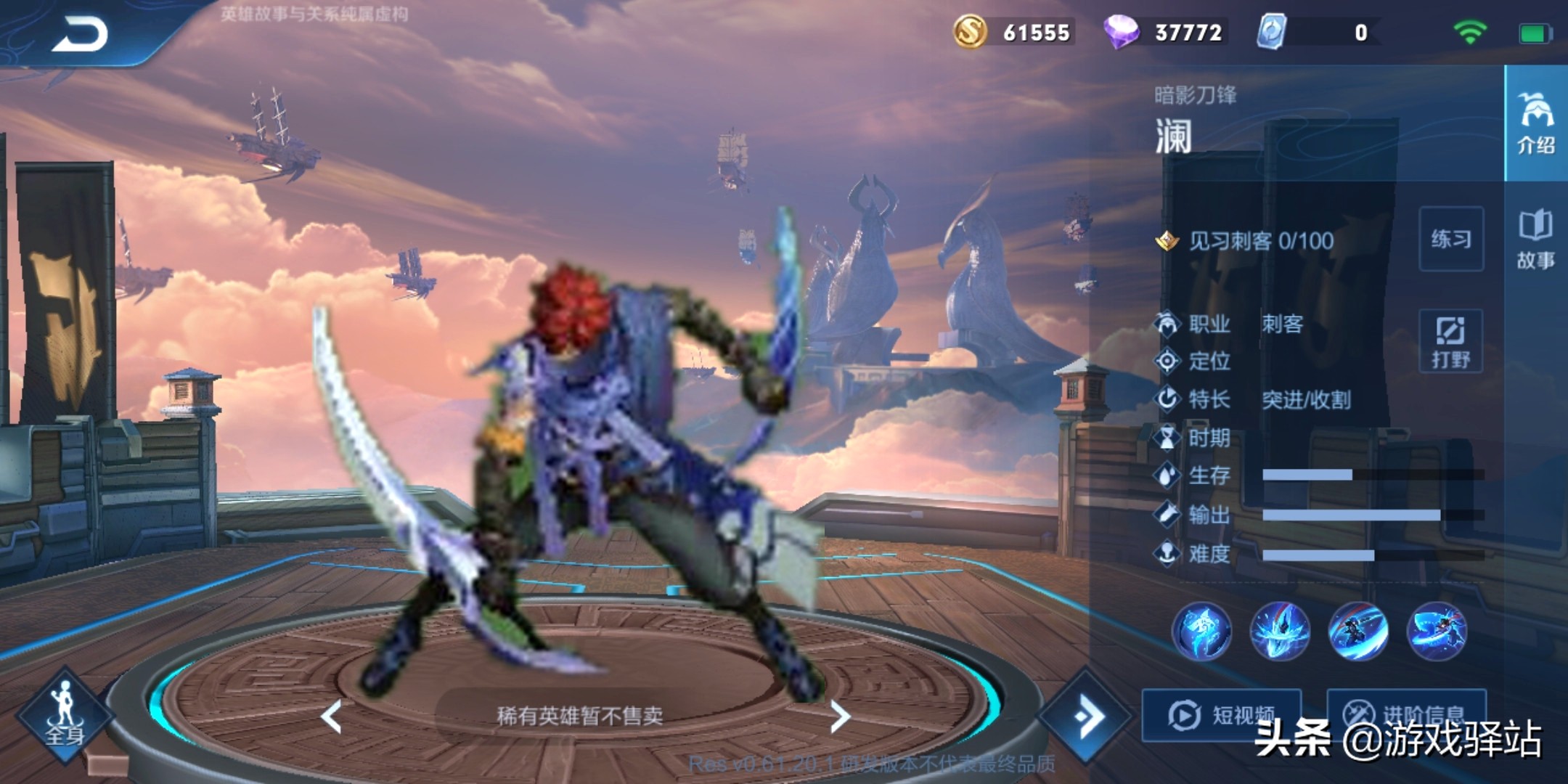Switch to the 介绍 tab

[x=1536, y=123]
